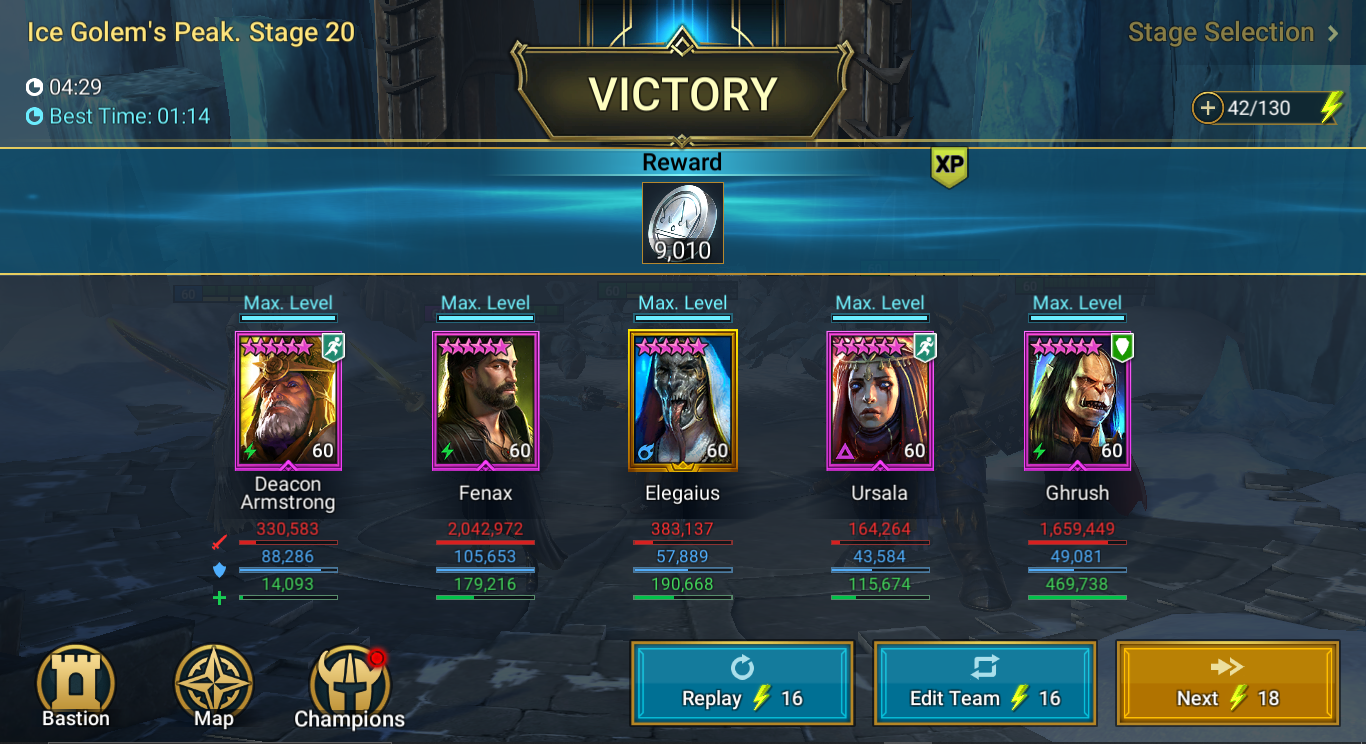Click the silver coins reward icon
Image resolution: width=1366 pixels, height=744 pixels.
pyautogui.click(x=682, y=221)
